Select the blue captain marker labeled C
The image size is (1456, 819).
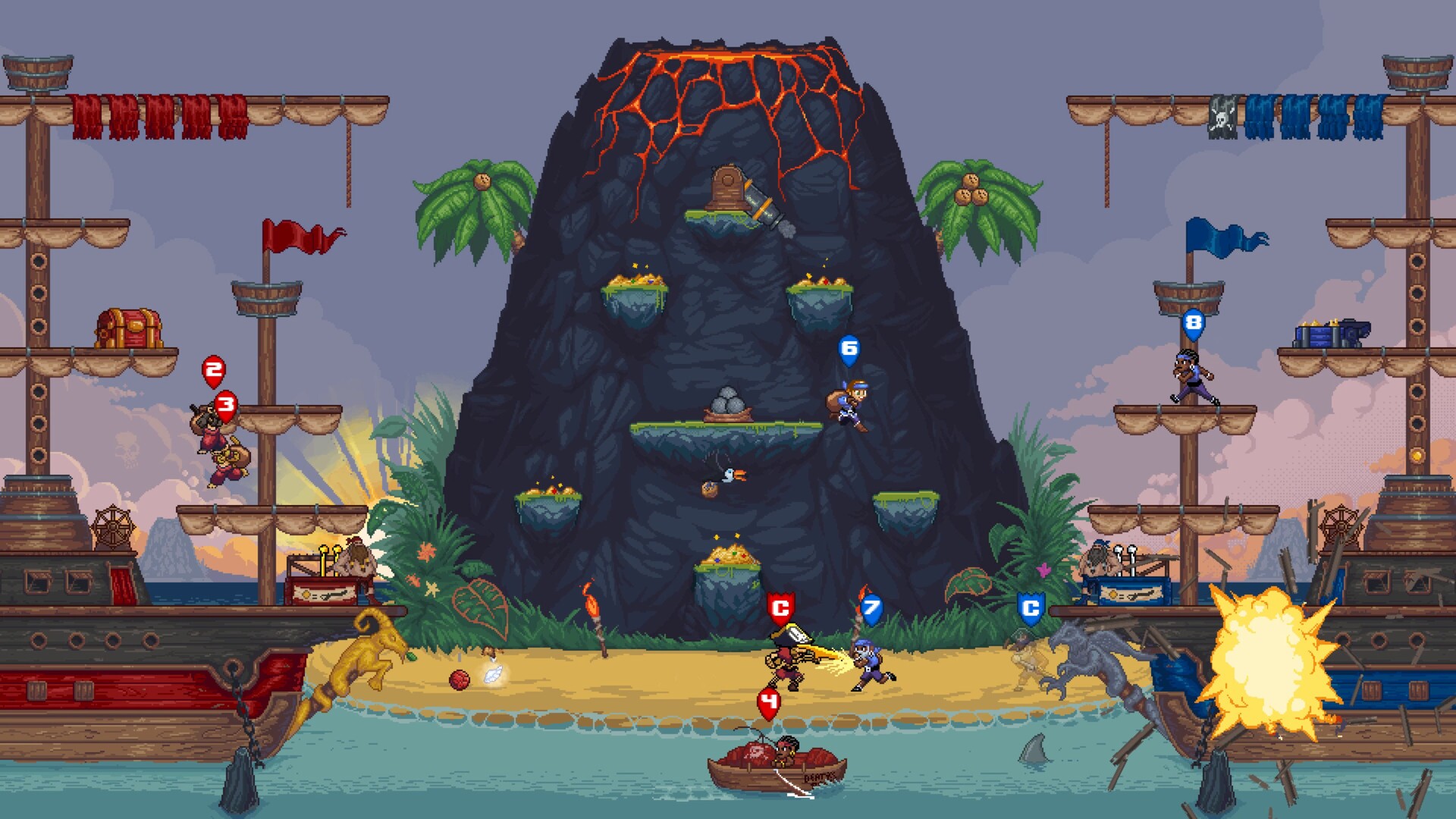click(1030, 607)
